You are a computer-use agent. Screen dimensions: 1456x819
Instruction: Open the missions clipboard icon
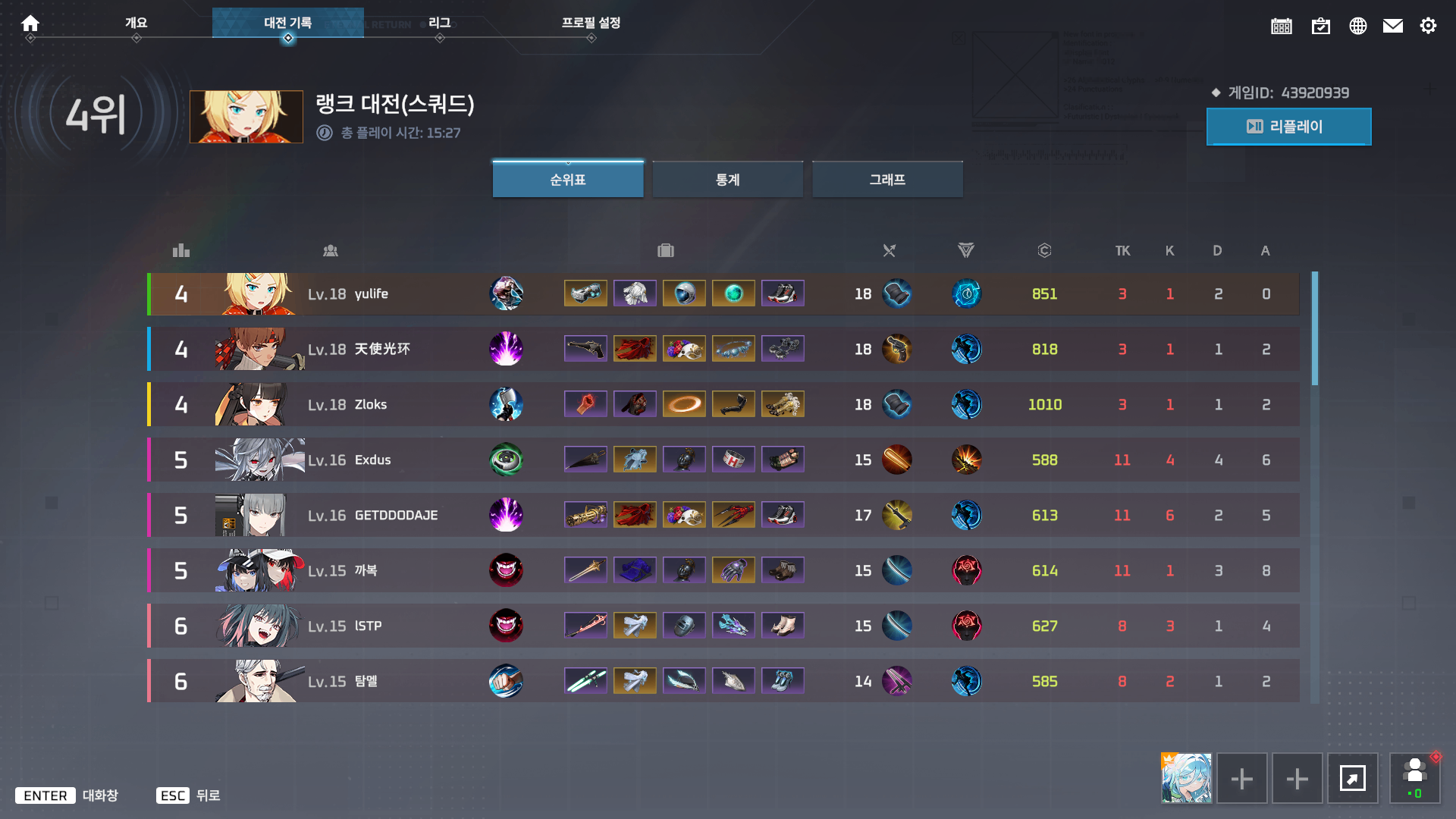coord(1320,25)
